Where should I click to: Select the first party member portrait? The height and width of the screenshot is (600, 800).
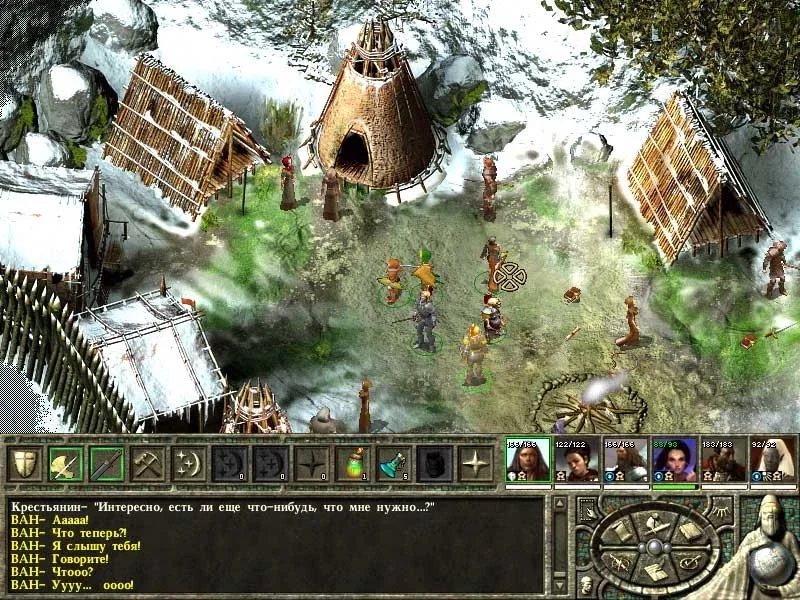(527, 461)
